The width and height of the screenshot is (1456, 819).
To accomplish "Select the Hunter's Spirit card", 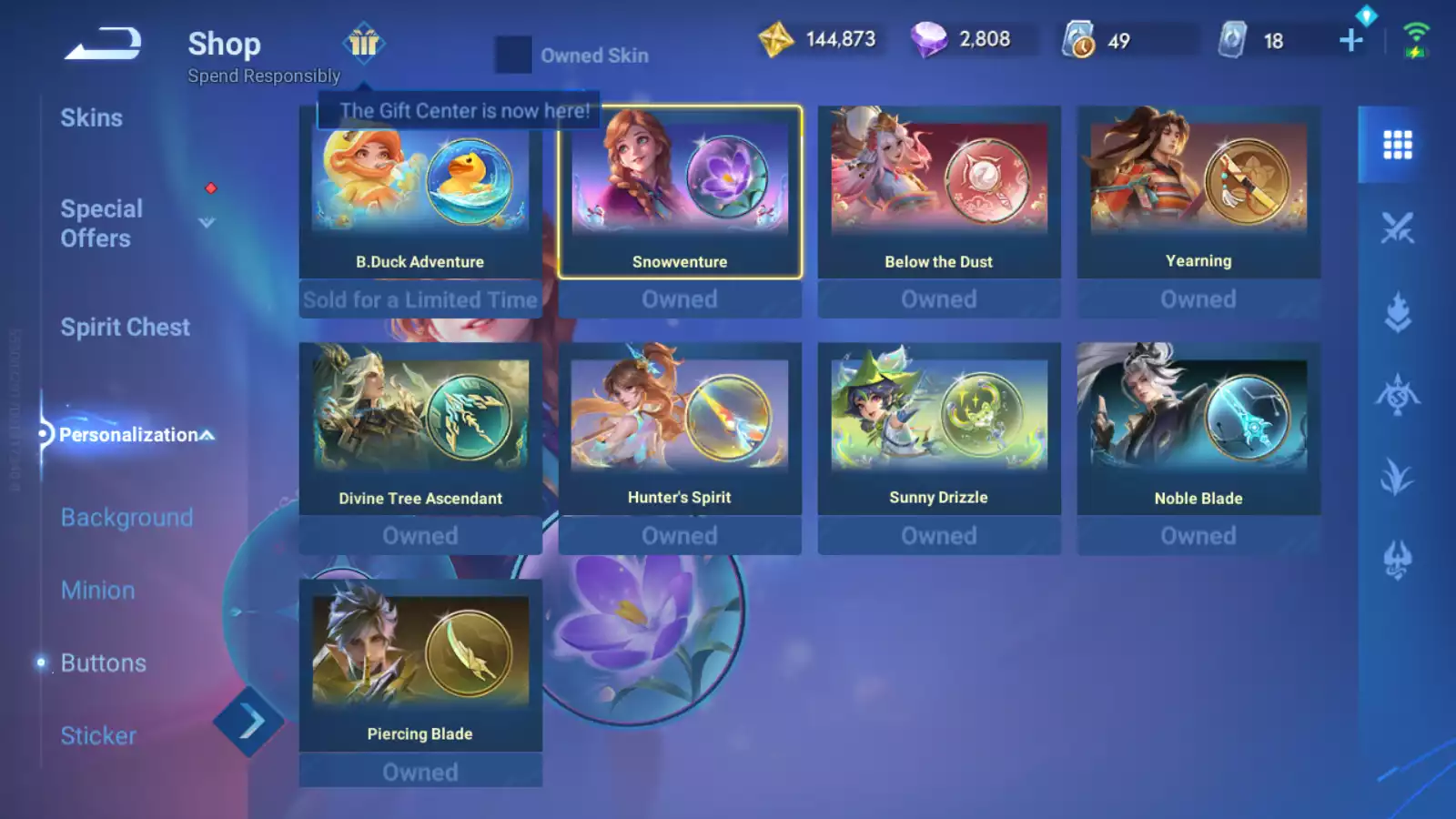I will (680, 430).
